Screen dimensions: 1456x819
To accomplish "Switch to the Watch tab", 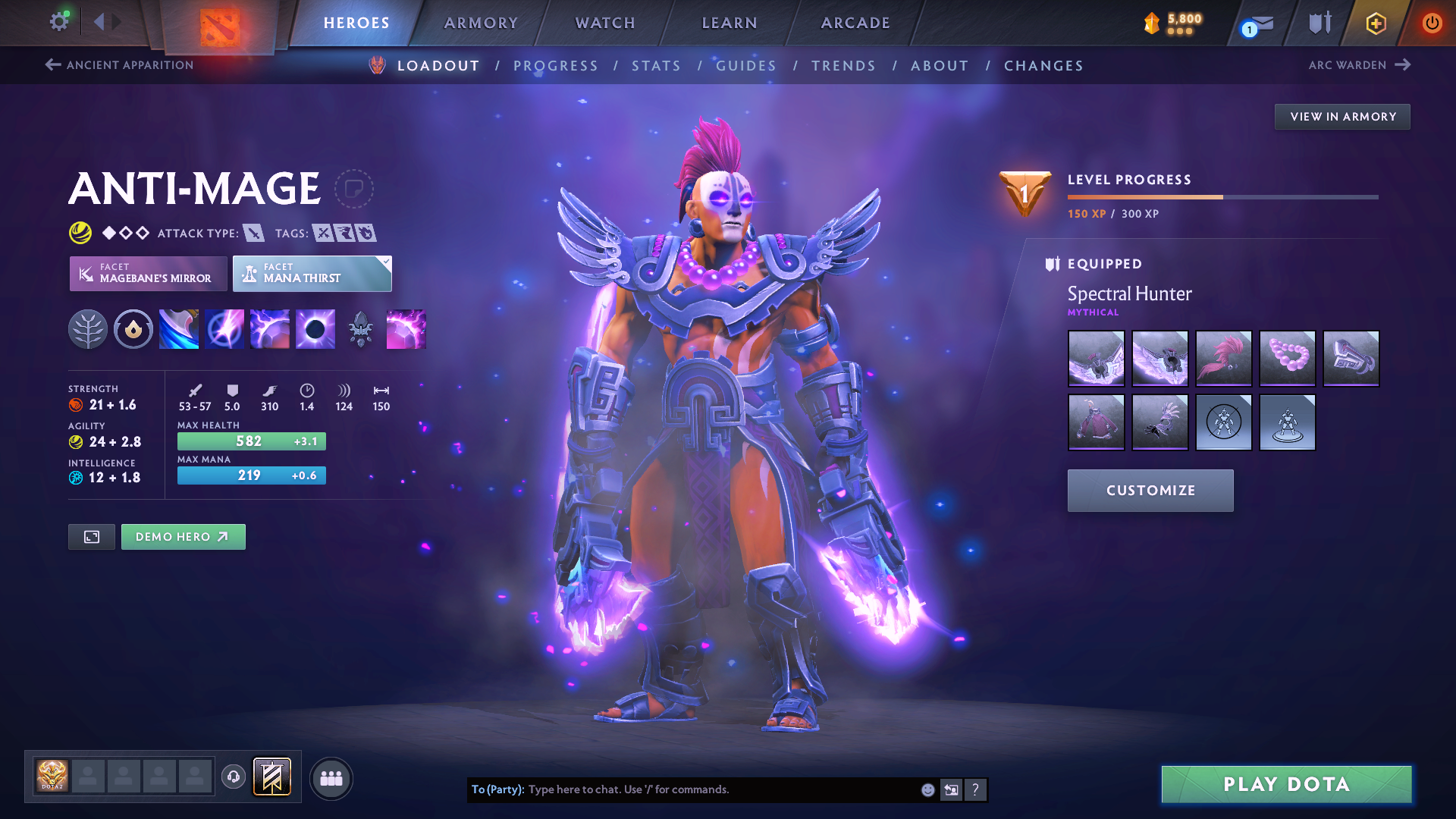I will click(x=605, y=23).
